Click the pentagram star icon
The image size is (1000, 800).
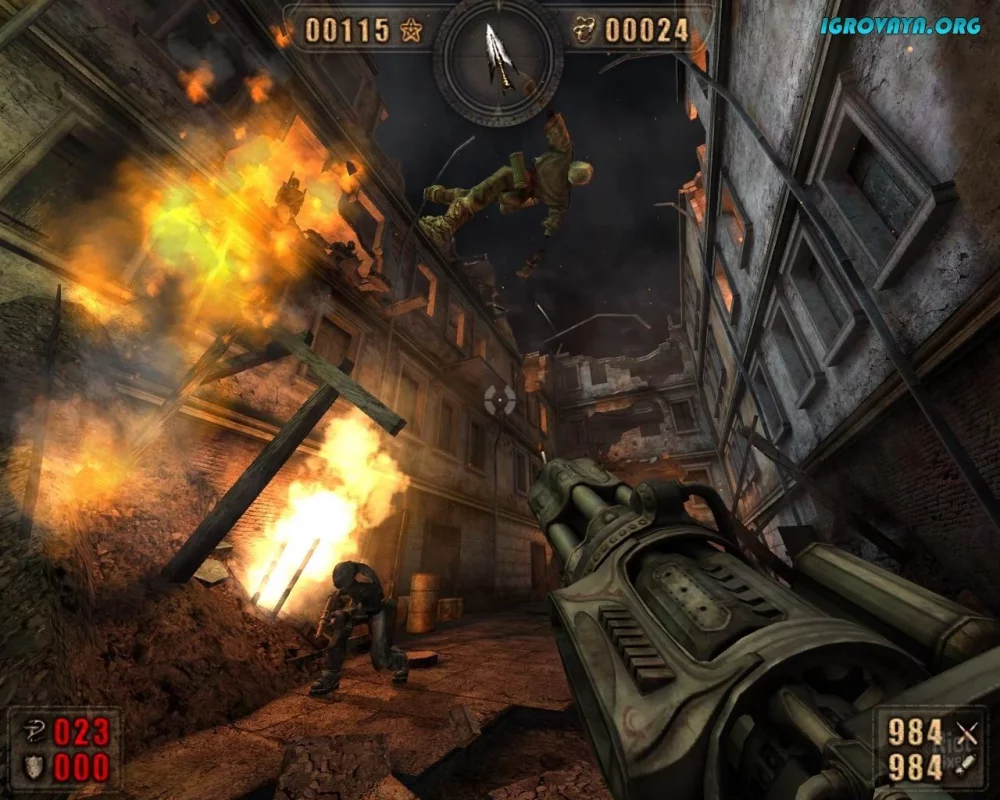410,30
